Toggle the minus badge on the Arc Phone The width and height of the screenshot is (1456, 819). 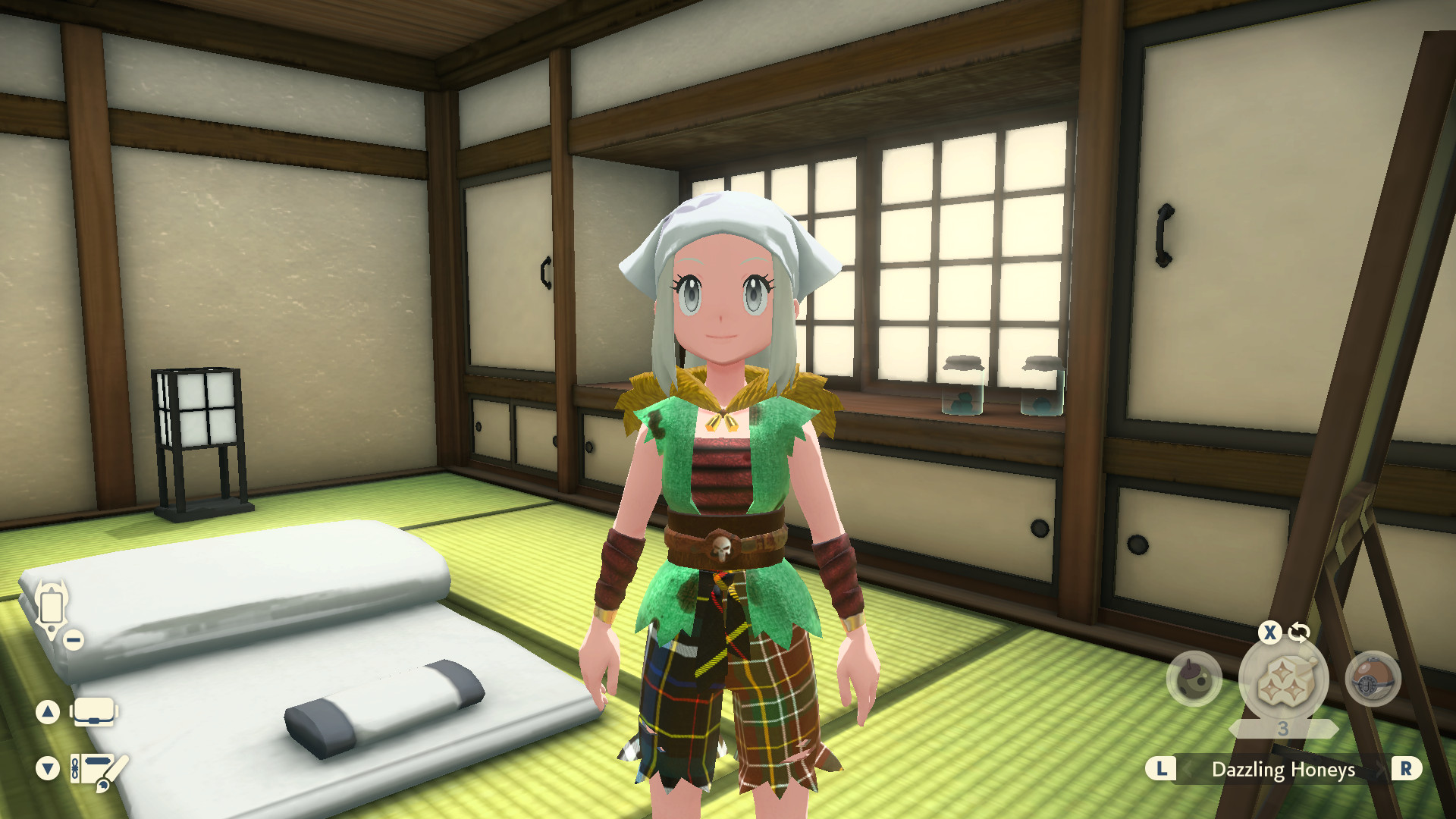tap(74, 640)
